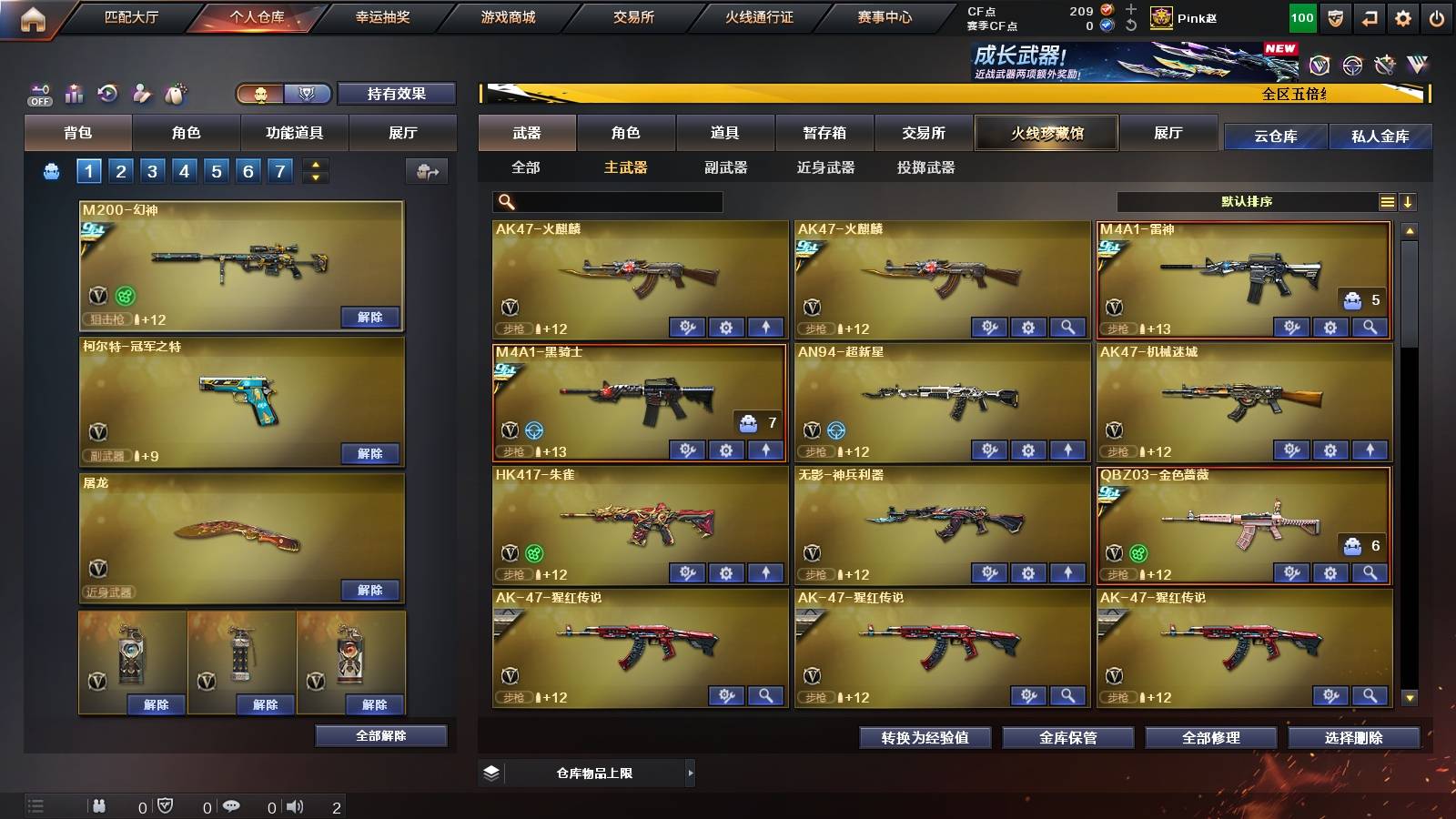Viewport: 1456px width, 819px height.
Task: Click the magnifier icon on the M4A1-雷神 card
Action: tap(1369, 327)
